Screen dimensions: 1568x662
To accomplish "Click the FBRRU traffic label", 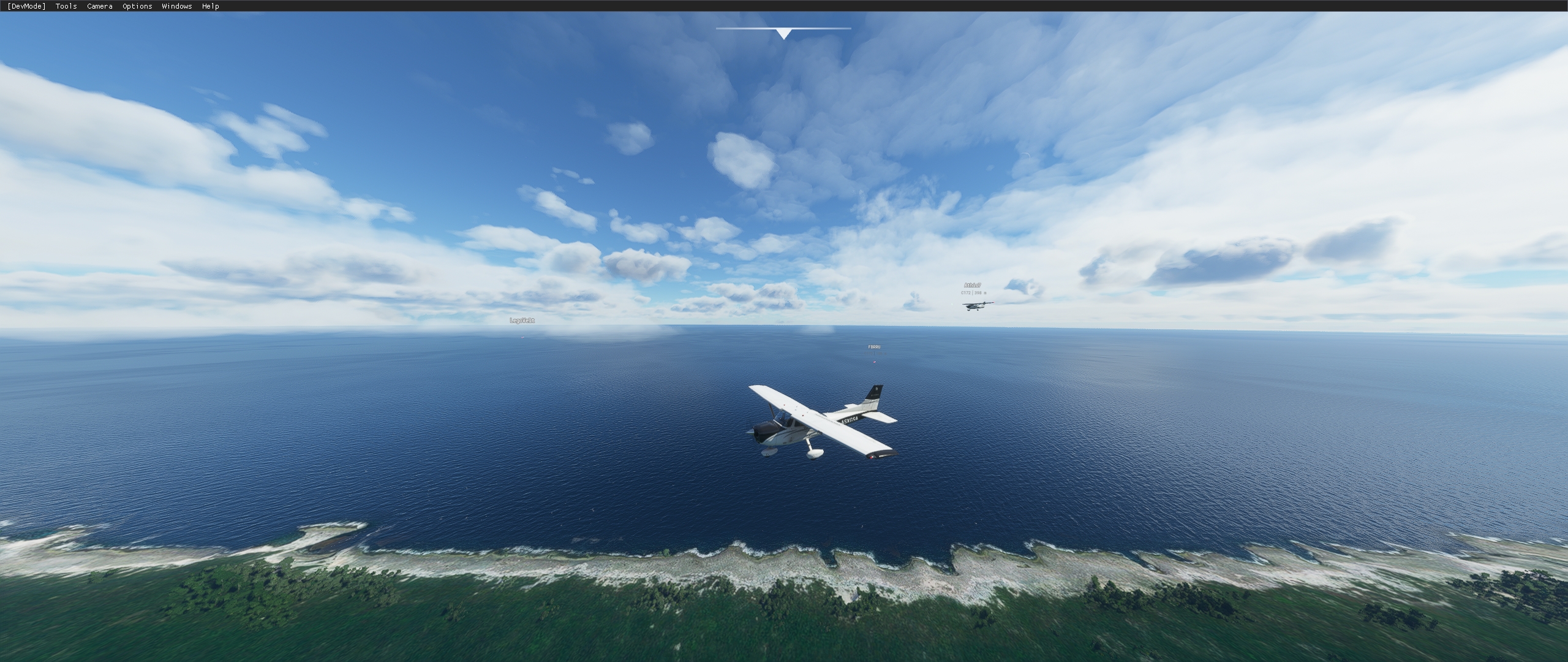I will pyautogui.click(x=875, y=347).
